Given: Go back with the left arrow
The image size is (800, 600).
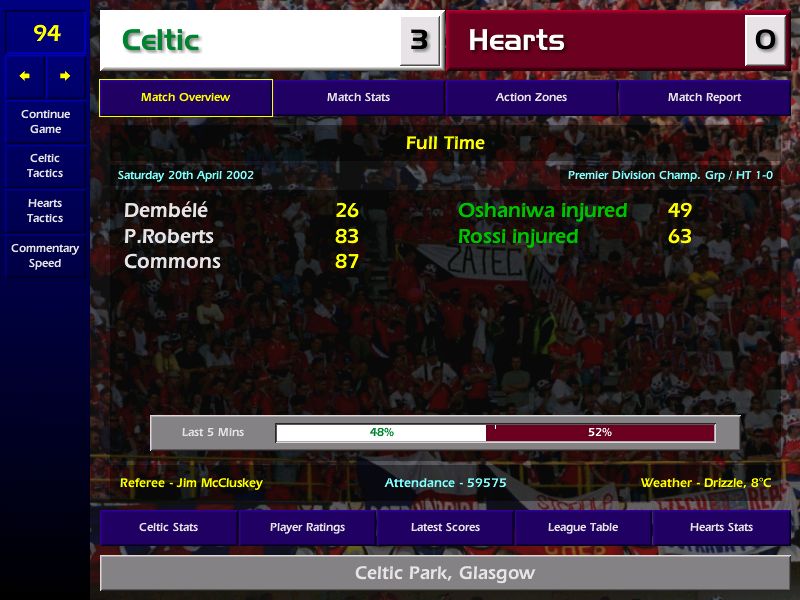Looking at the screenshot, I should (25, 76).
